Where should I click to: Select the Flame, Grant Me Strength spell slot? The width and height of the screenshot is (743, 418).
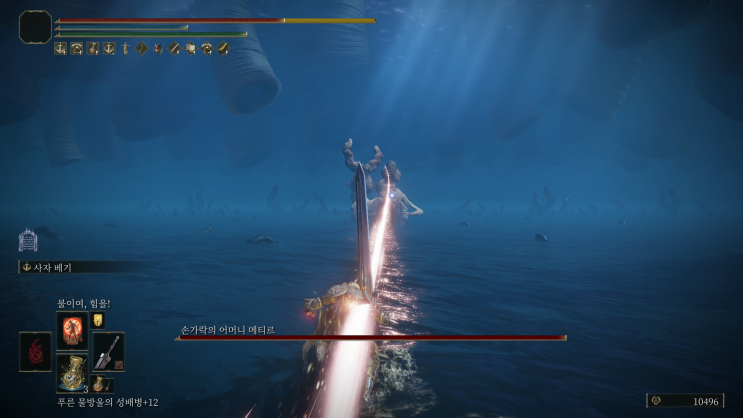72,329
